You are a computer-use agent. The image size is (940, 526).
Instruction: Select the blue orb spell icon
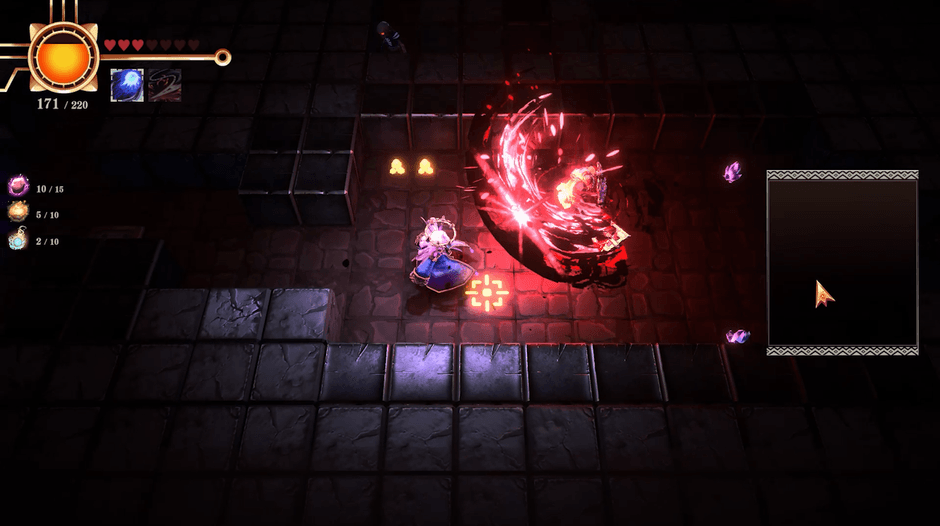tap(127, 85)
